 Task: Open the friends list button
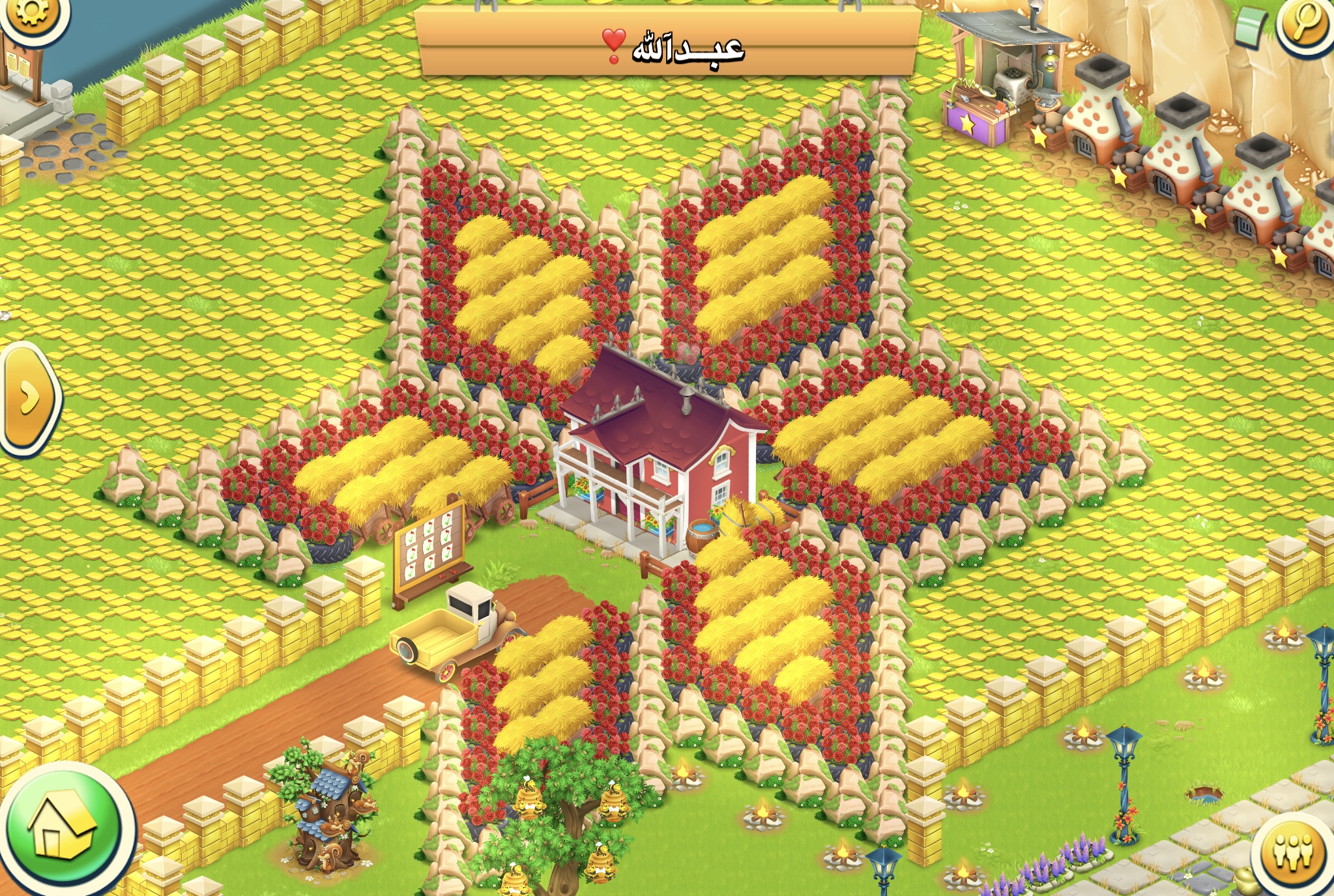tap(1294, 852)
